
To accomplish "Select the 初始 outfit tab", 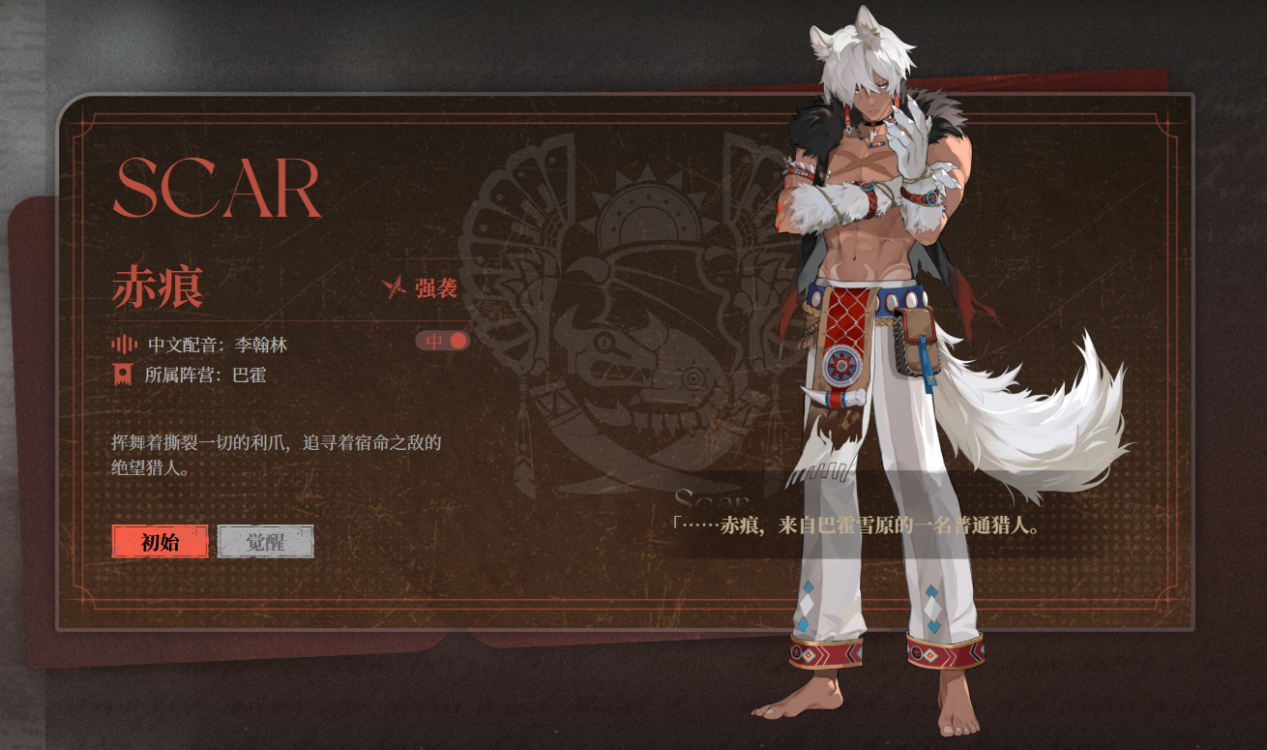I will 160,542.
